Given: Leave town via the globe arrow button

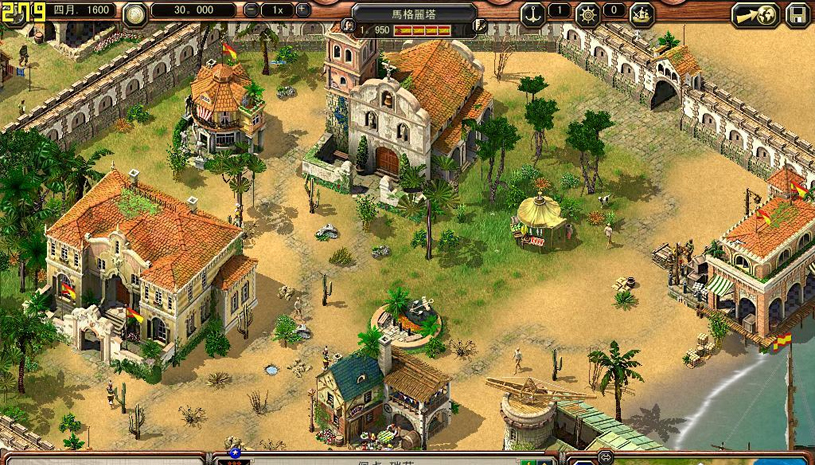Looking at the screenshot, I should pyautogui.click(x=755, y=15).
